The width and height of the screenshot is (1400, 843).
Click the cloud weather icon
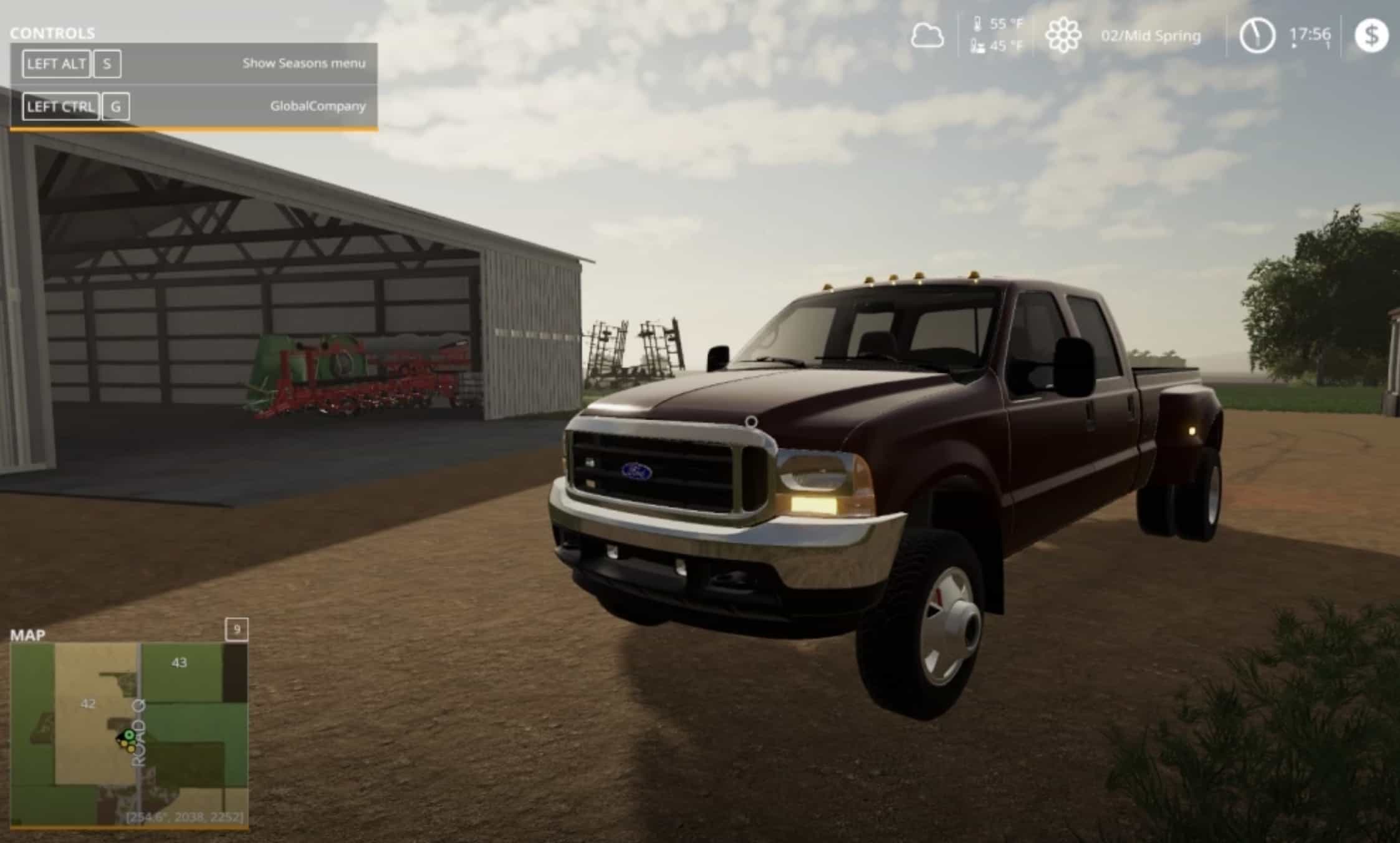coord(927,36)
